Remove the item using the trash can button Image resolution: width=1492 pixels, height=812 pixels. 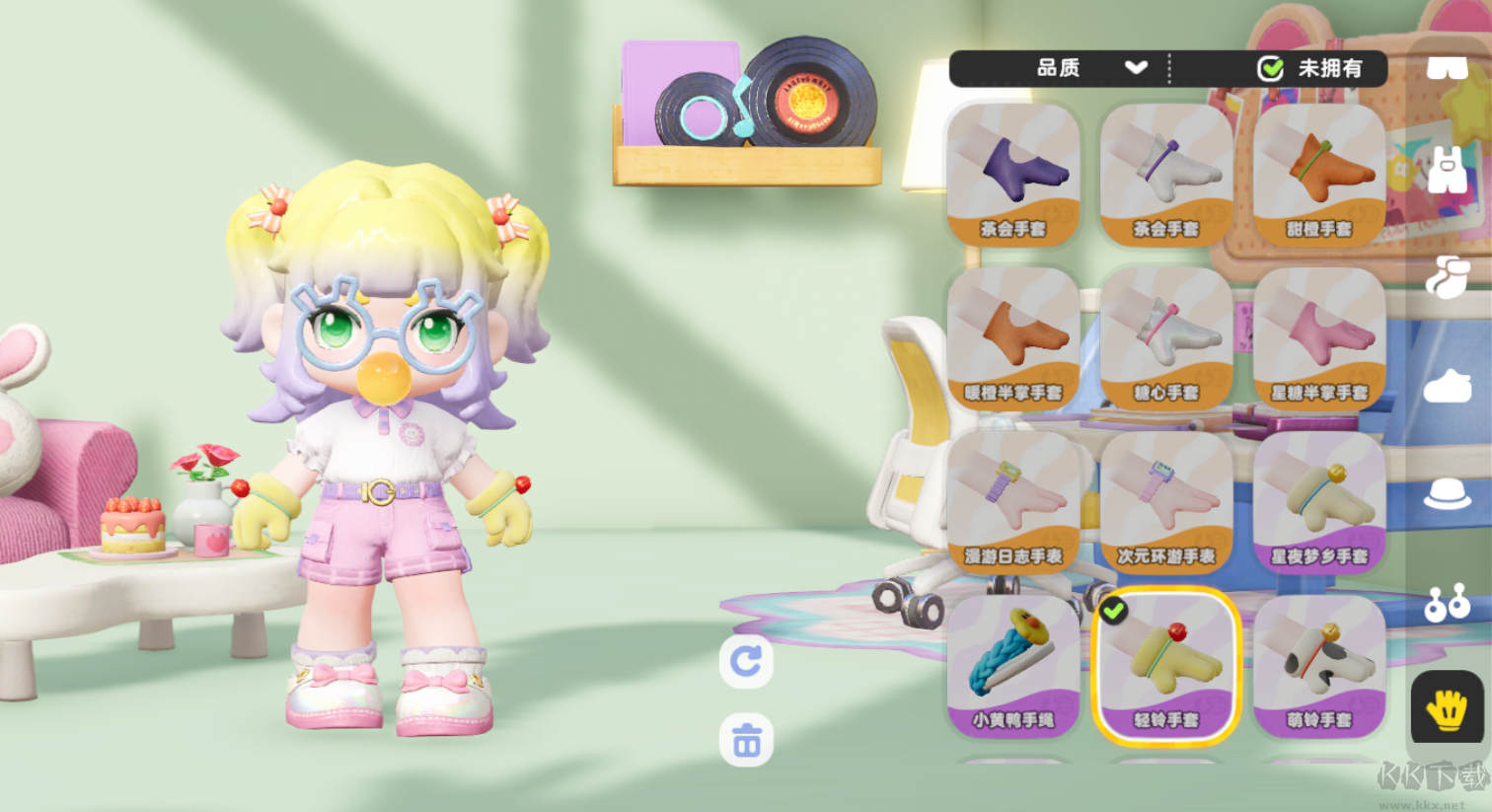[746, 740]
